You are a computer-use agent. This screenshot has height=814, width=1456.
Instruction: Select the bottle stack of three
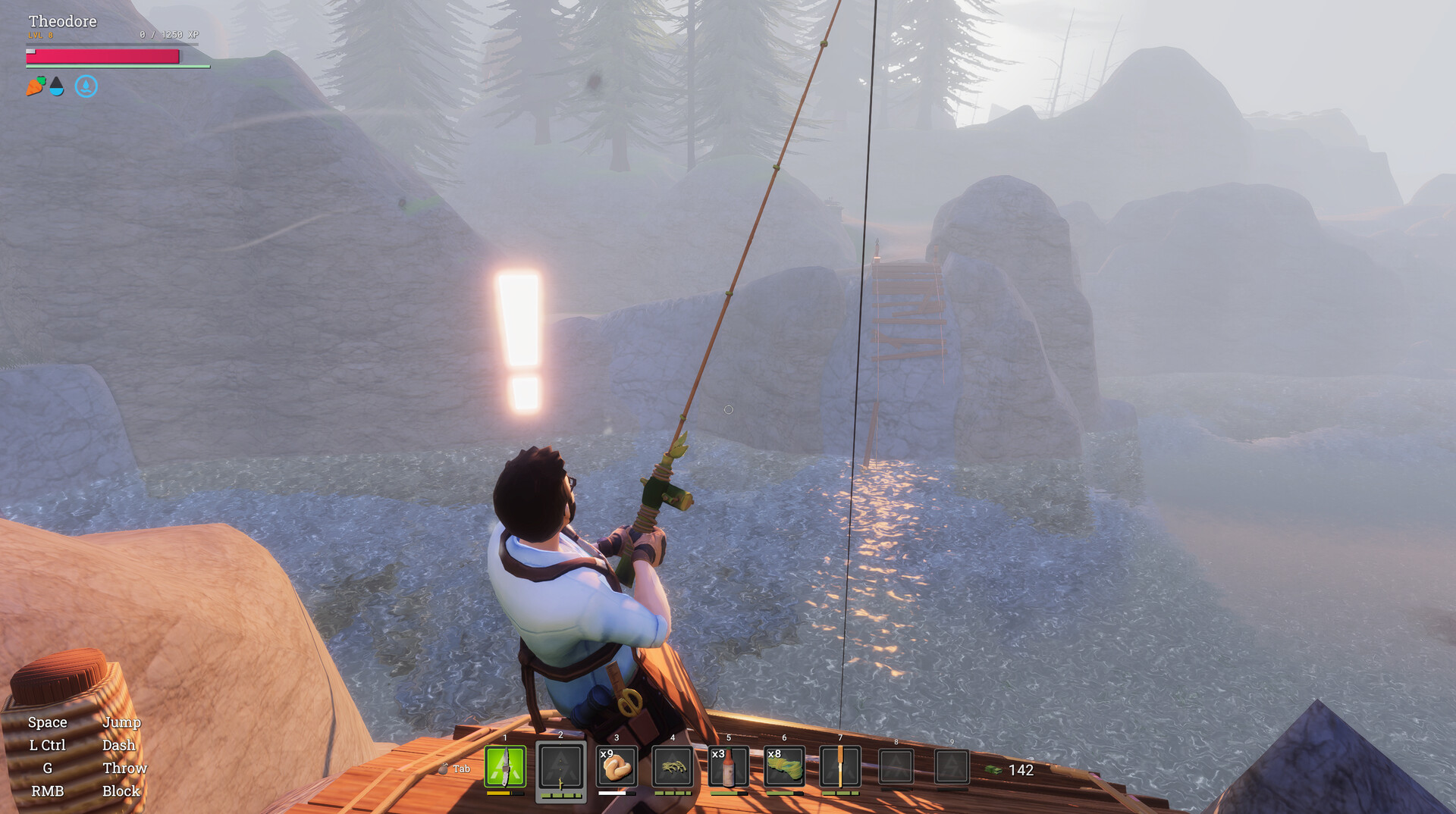[728, 767]
